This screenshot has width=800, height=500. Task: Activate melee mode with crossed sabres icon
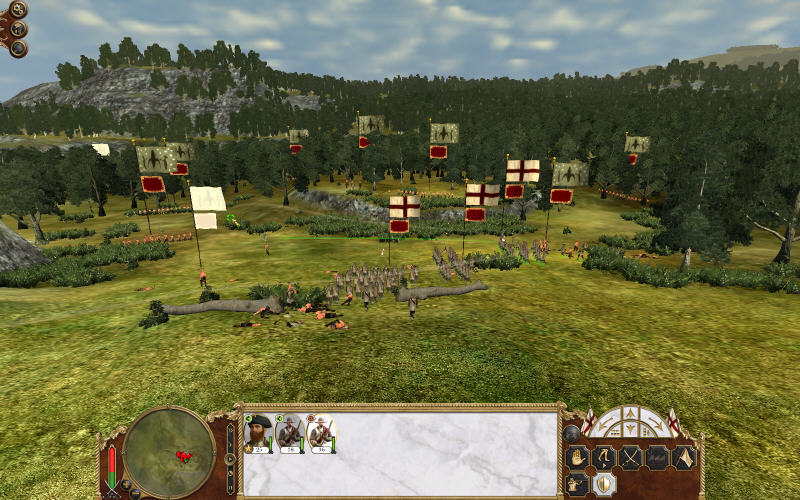click(631, 458)
